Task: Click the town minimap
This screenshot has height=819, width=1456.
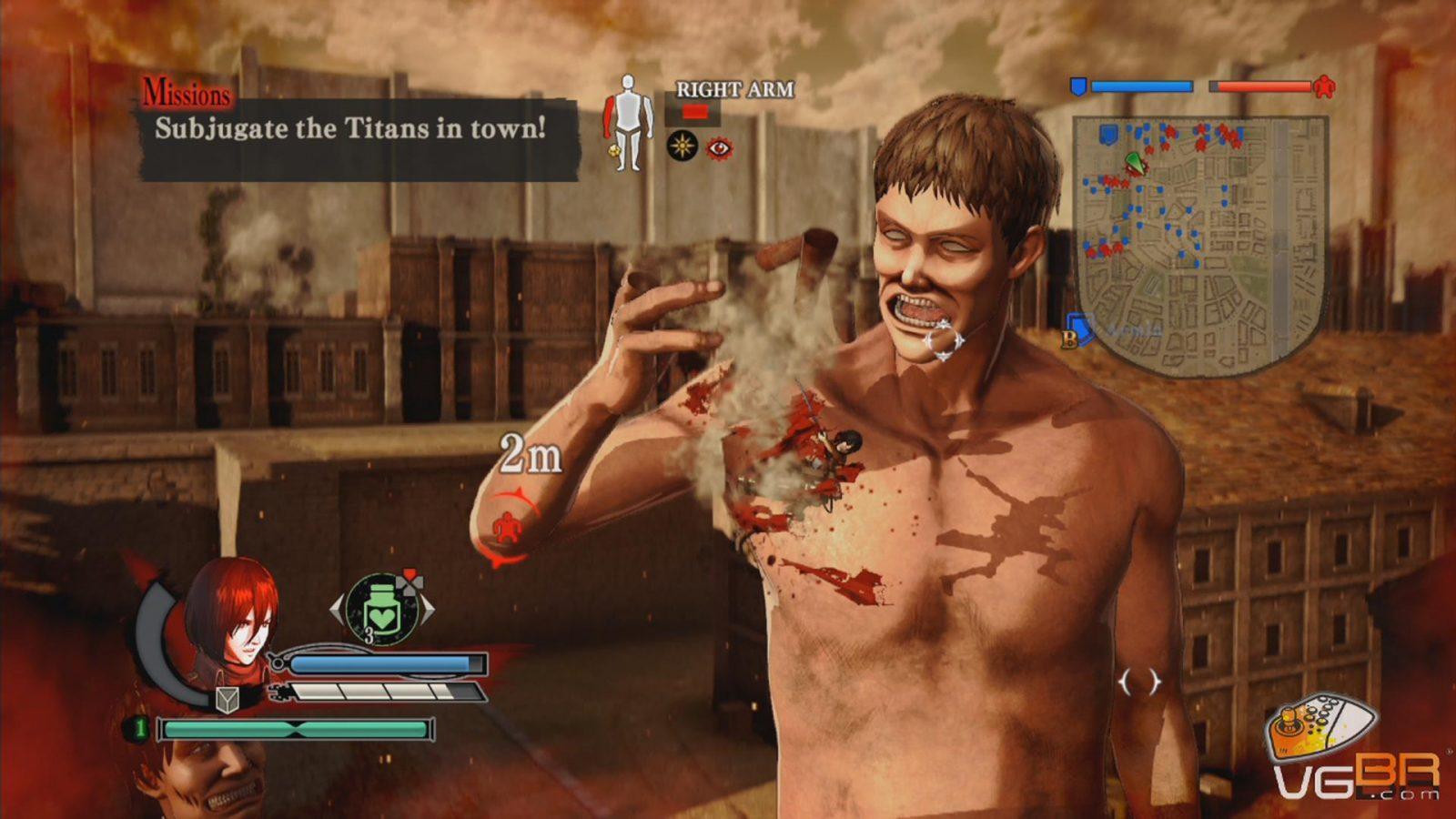Action: pyautogui.click(x=1199, y=246)
